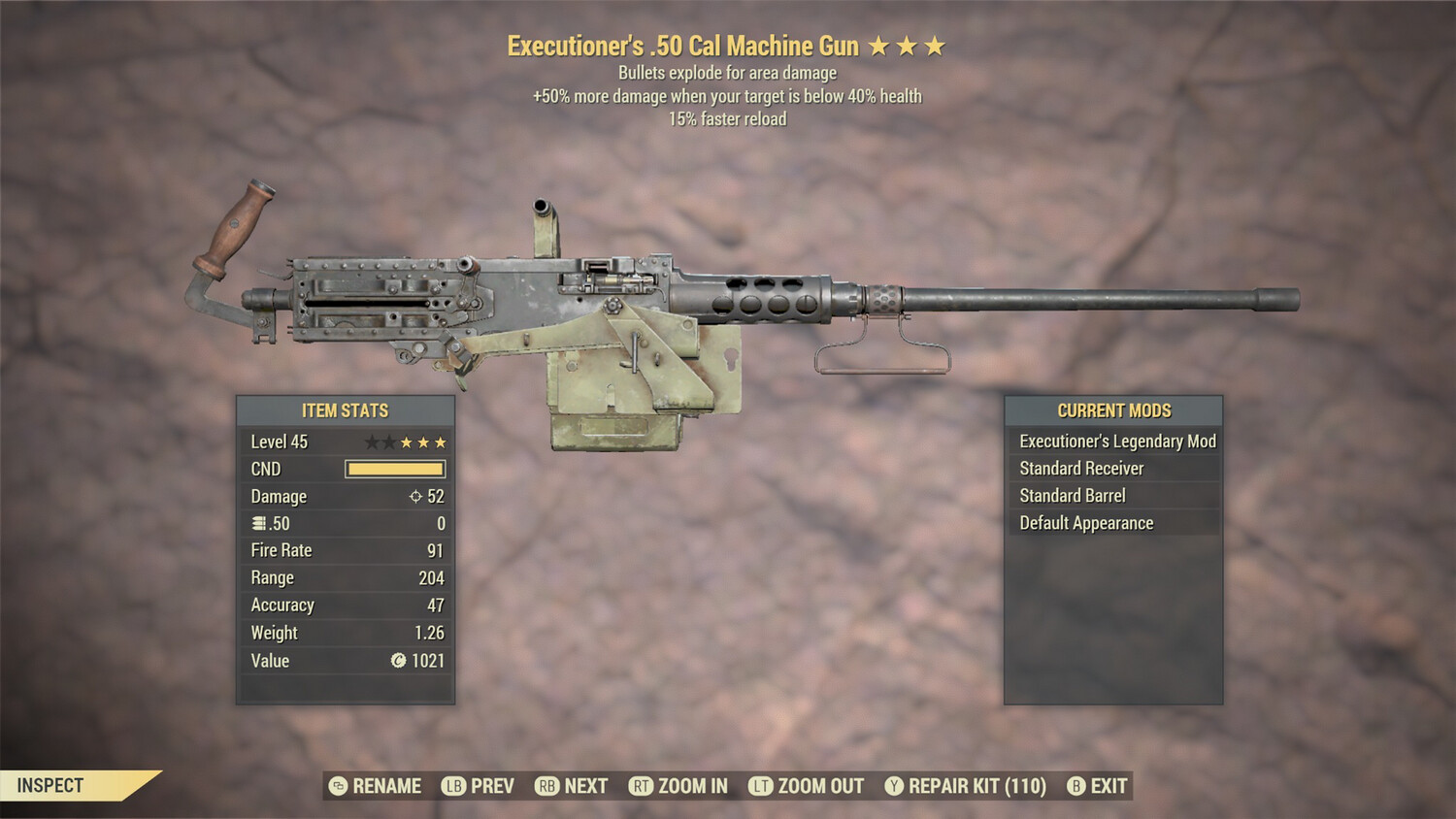Click the yellow CND condition bar
Image resolution: width=1456 pixels, height=819 pixels.
point(394,469)
